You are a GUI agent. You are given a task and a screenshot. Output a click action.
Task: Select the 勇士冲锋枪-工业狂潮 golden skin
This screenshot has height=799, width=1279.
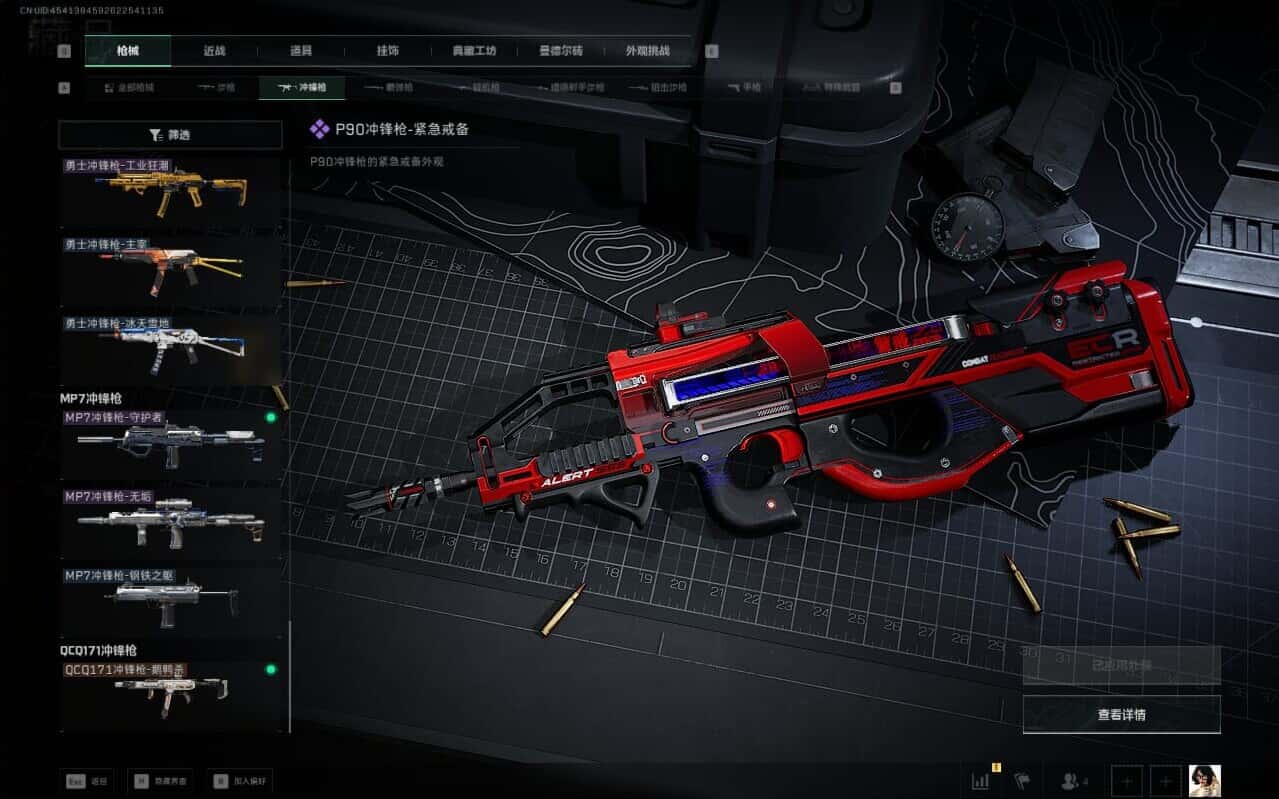click(170, 189)
